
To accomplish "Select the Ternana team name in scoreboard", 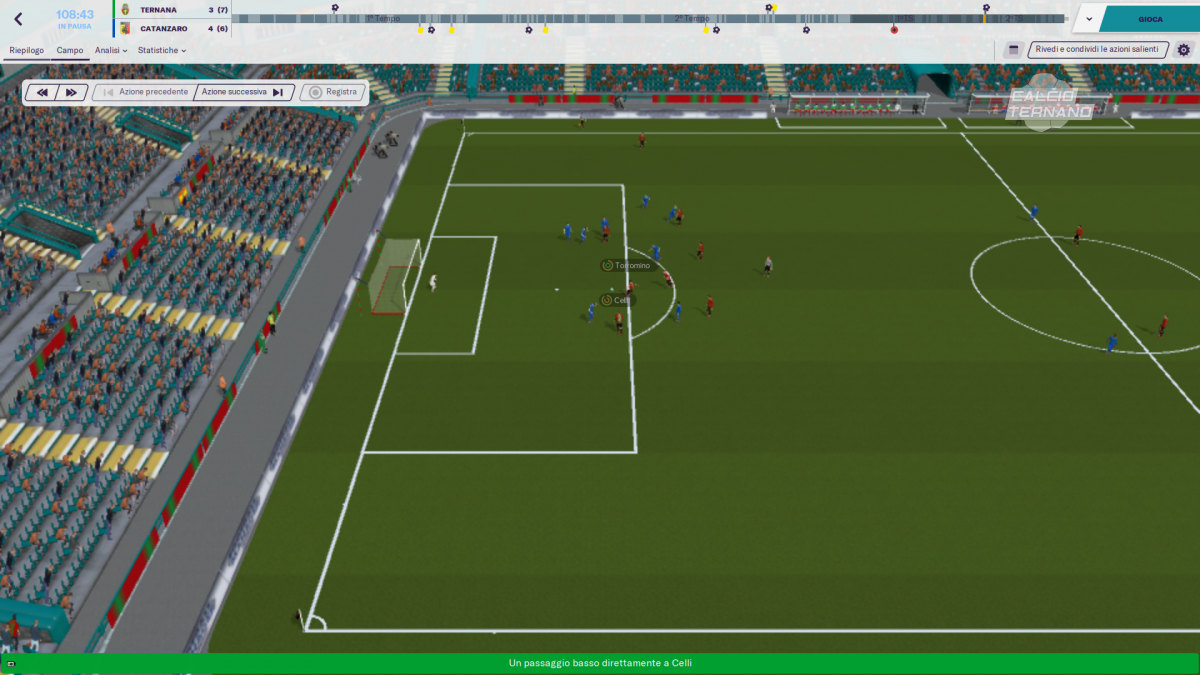I will pyautogui.click(x=158, y=10).
